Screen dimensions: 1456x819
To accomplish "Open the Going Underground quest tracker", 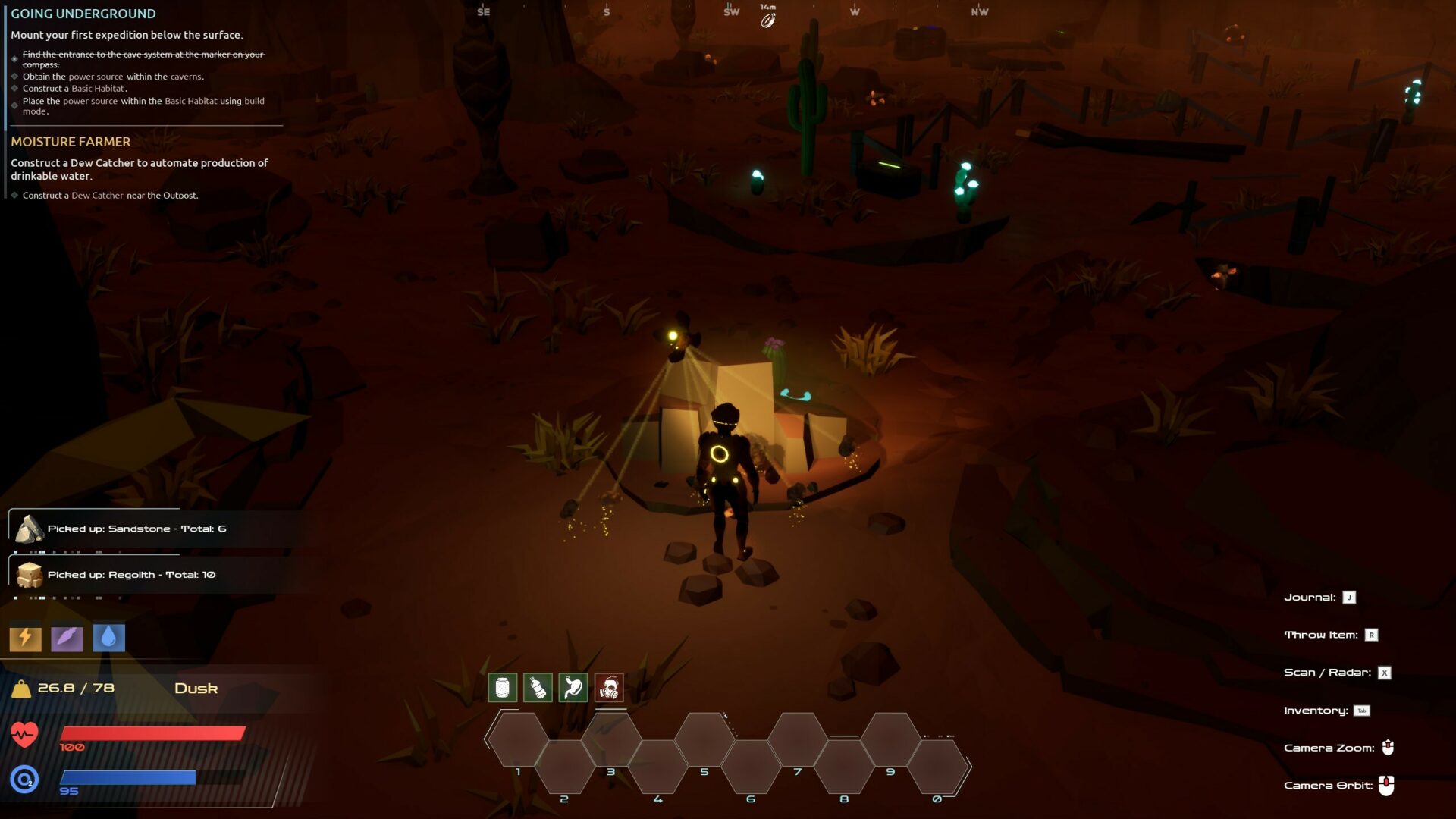I will (x=83, y=14).
